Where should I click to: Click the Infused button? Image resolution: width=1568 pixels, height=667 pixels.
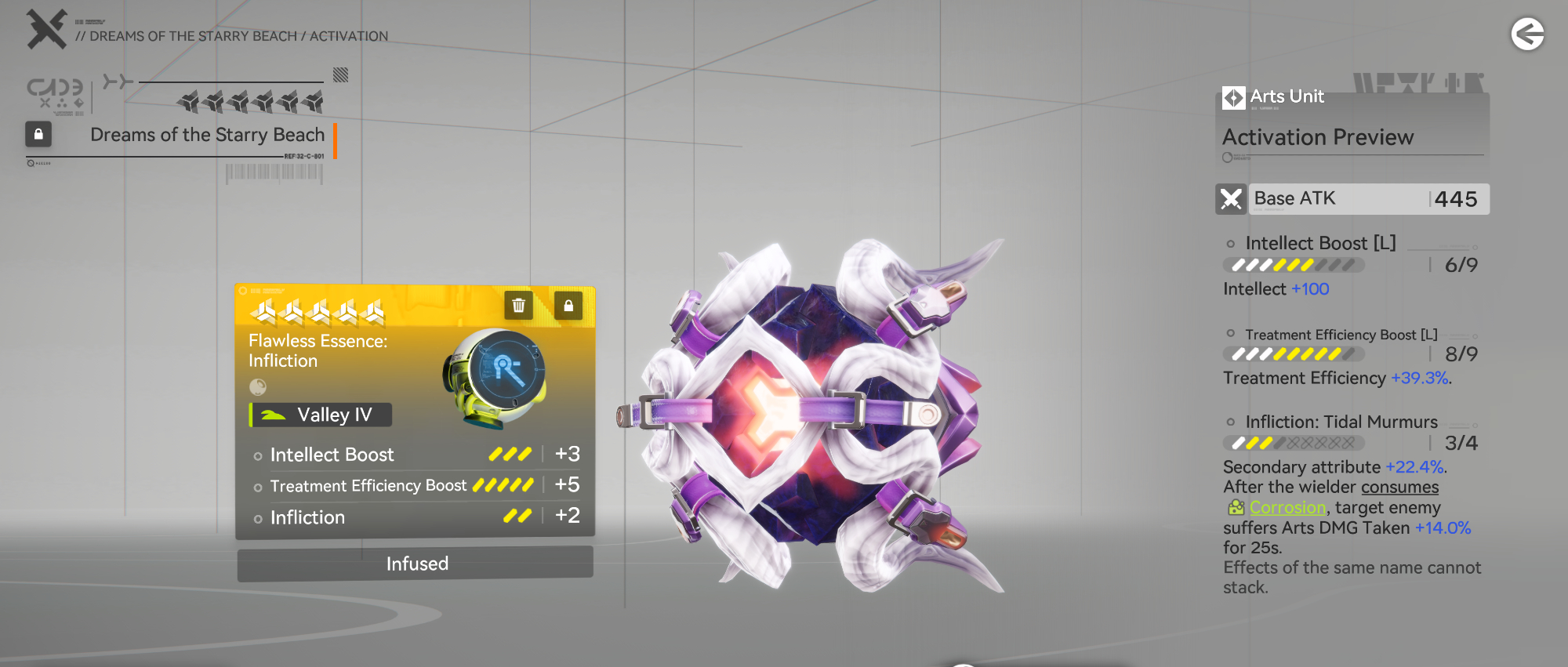416,564
